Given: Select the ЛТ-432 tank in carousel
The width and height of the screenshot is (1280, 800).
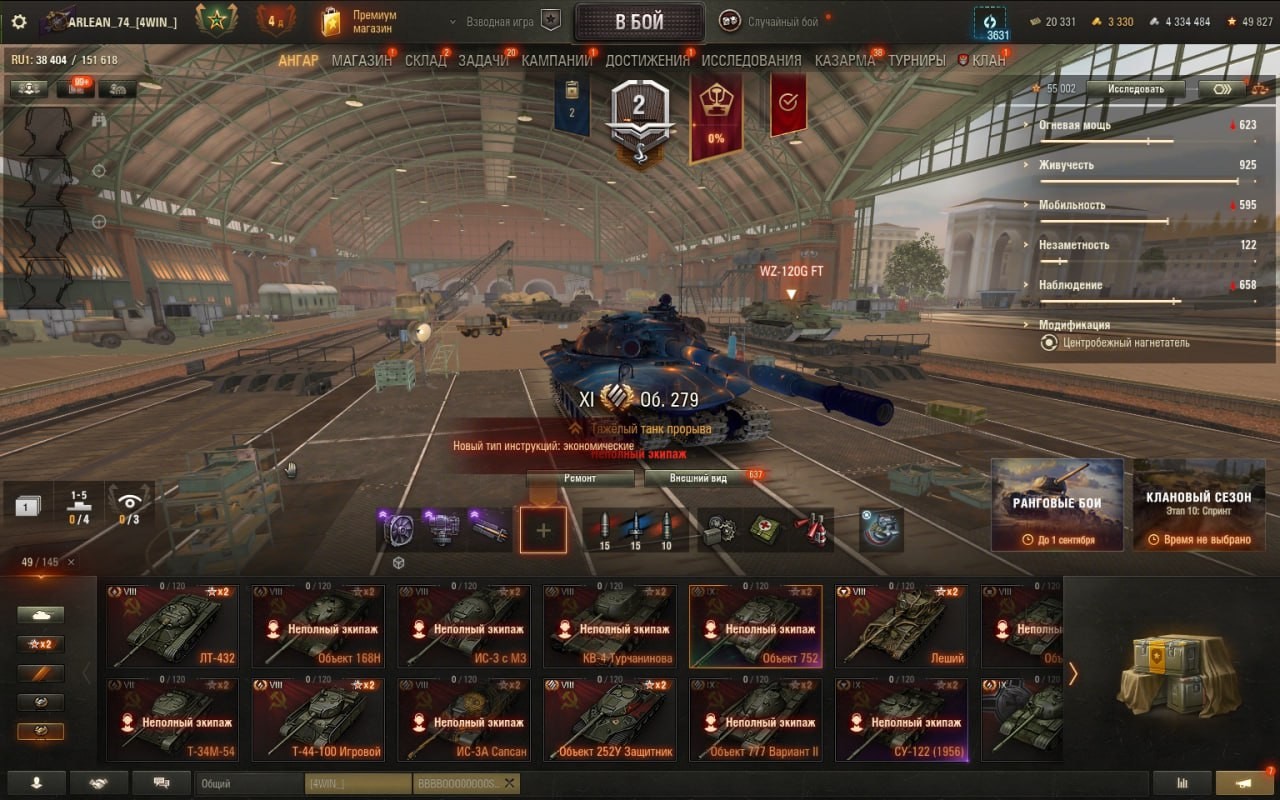Looking at the screenshot, I should (x=172, y=627).
